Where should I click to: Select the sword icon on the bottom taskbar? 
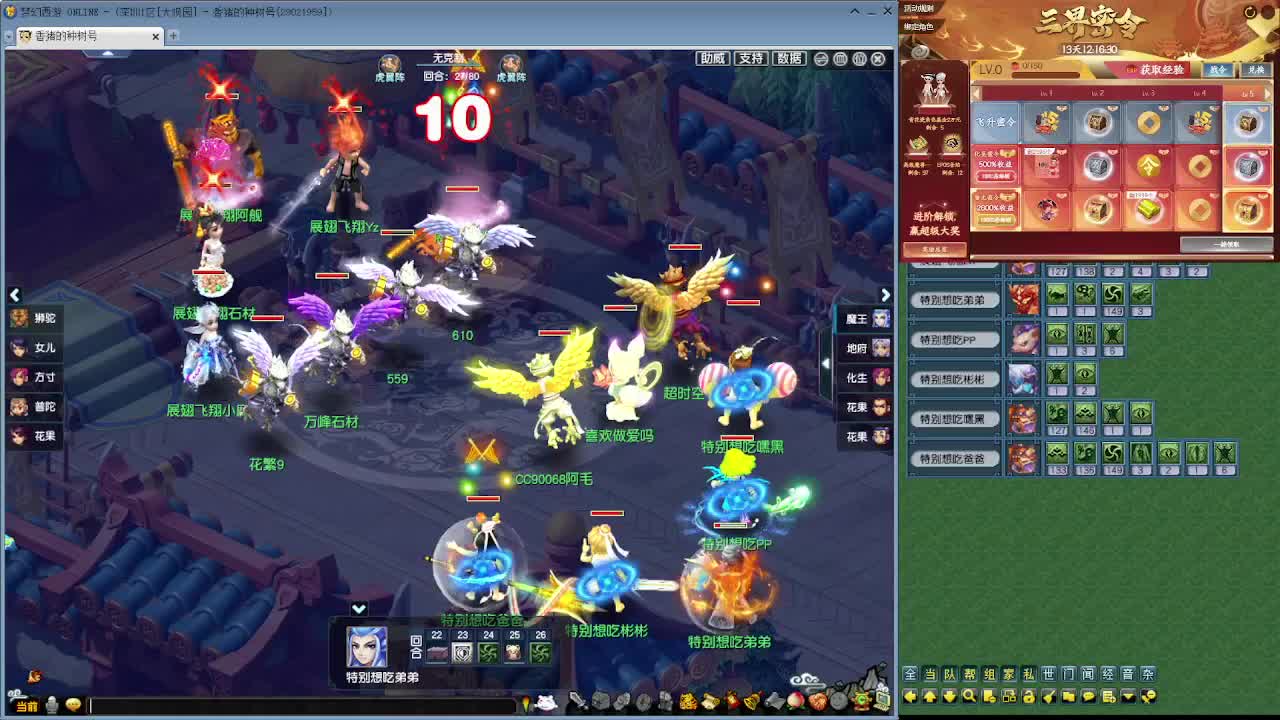(577, 700)
